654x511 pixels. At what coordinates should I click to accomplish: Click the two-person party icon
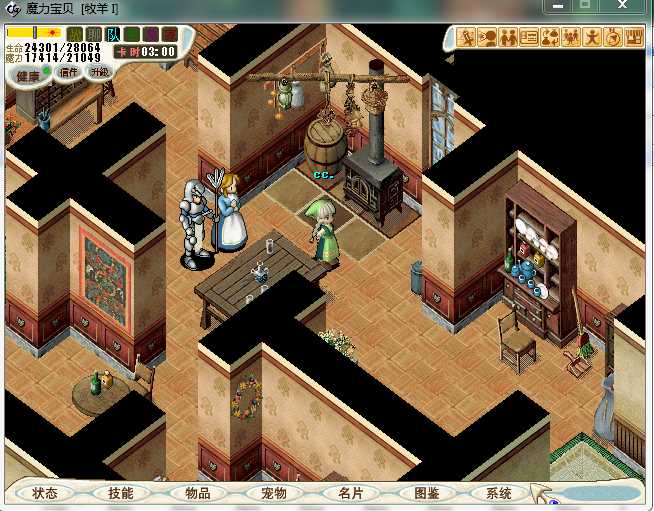[x=509, y=38]
